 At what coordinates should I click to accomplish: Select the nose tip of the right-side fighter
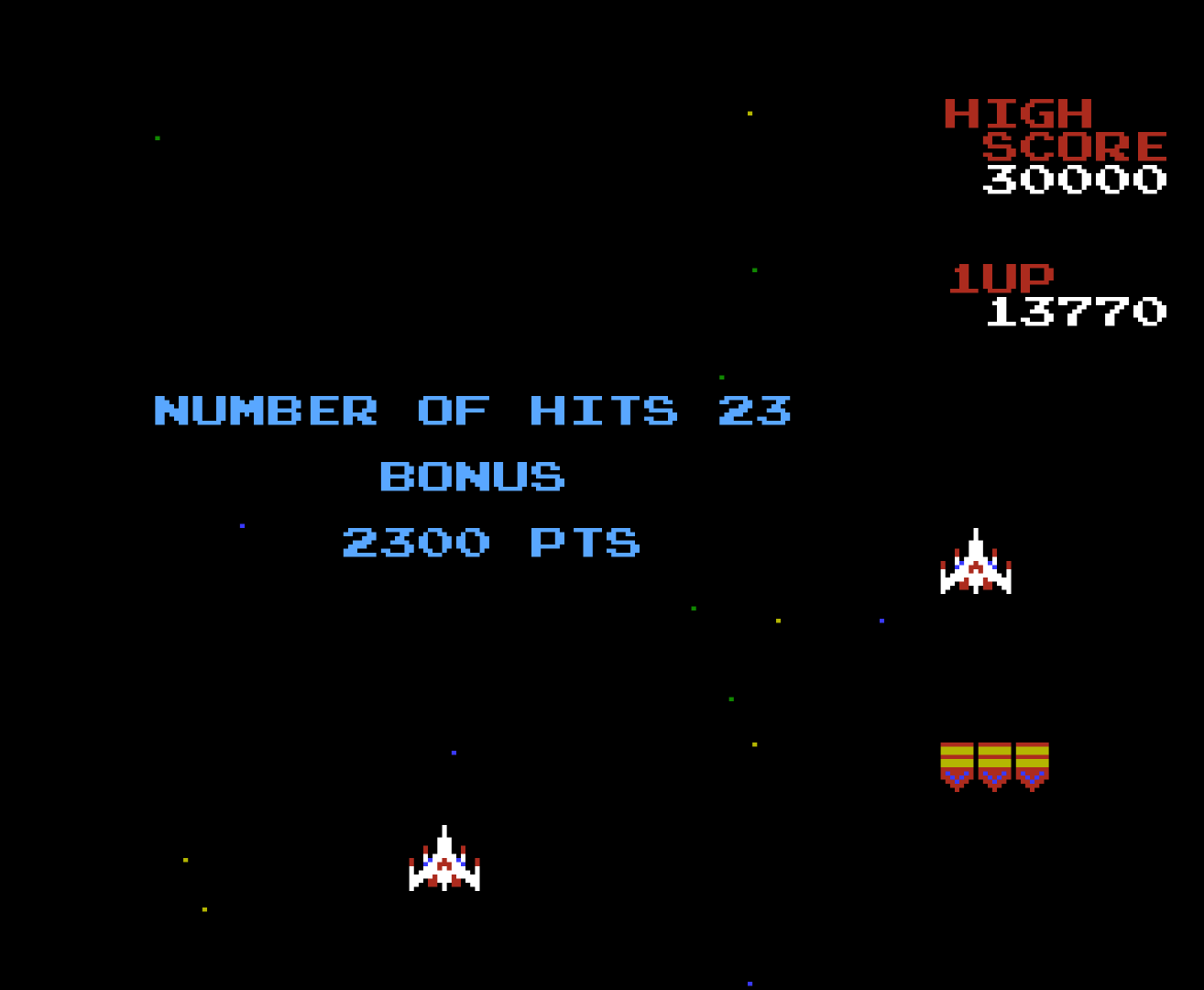976,532
